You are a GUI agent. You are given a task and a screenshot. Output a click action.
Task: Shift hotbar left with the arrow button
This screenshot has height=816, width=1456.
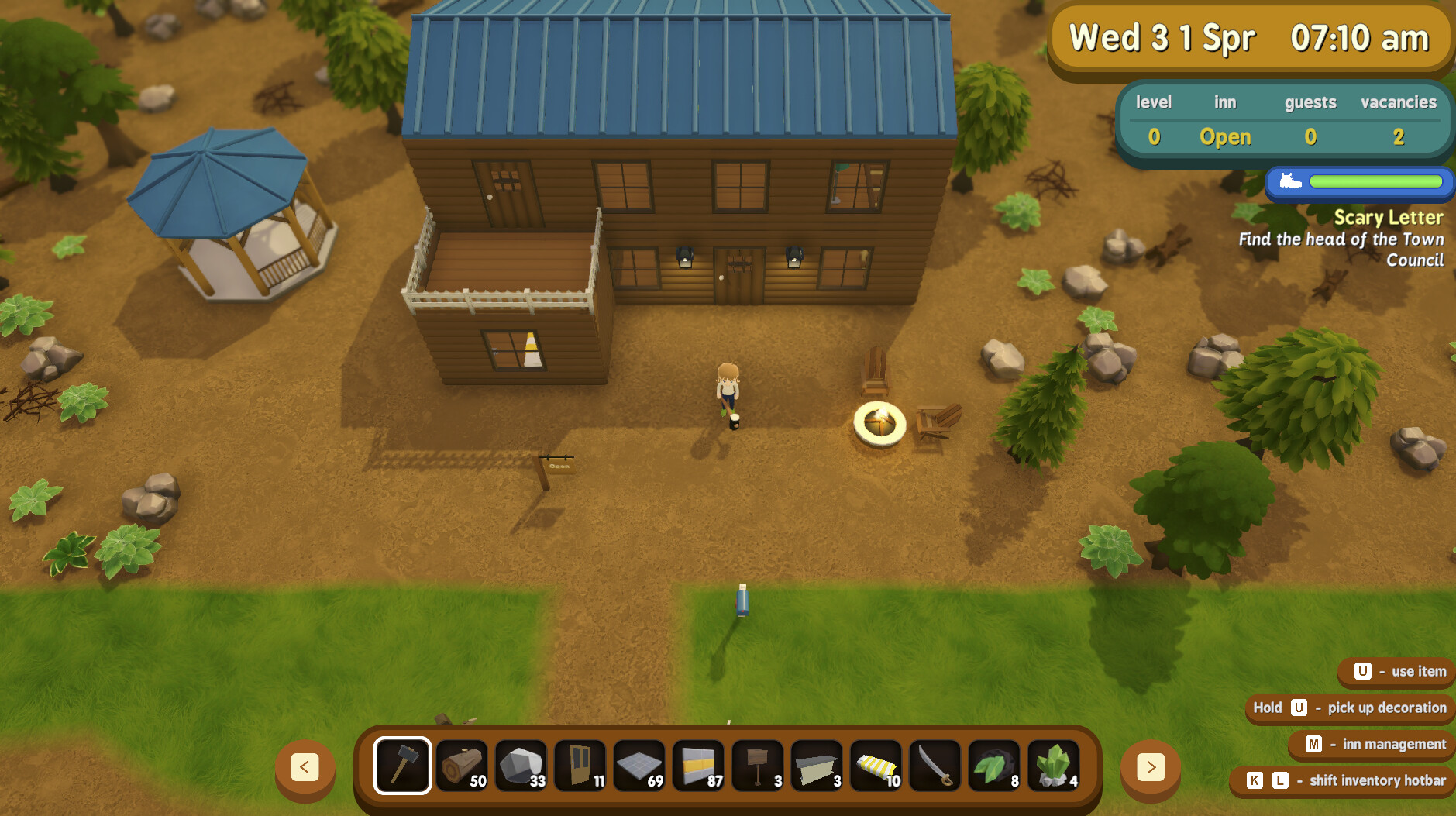[x=305, y=769]
